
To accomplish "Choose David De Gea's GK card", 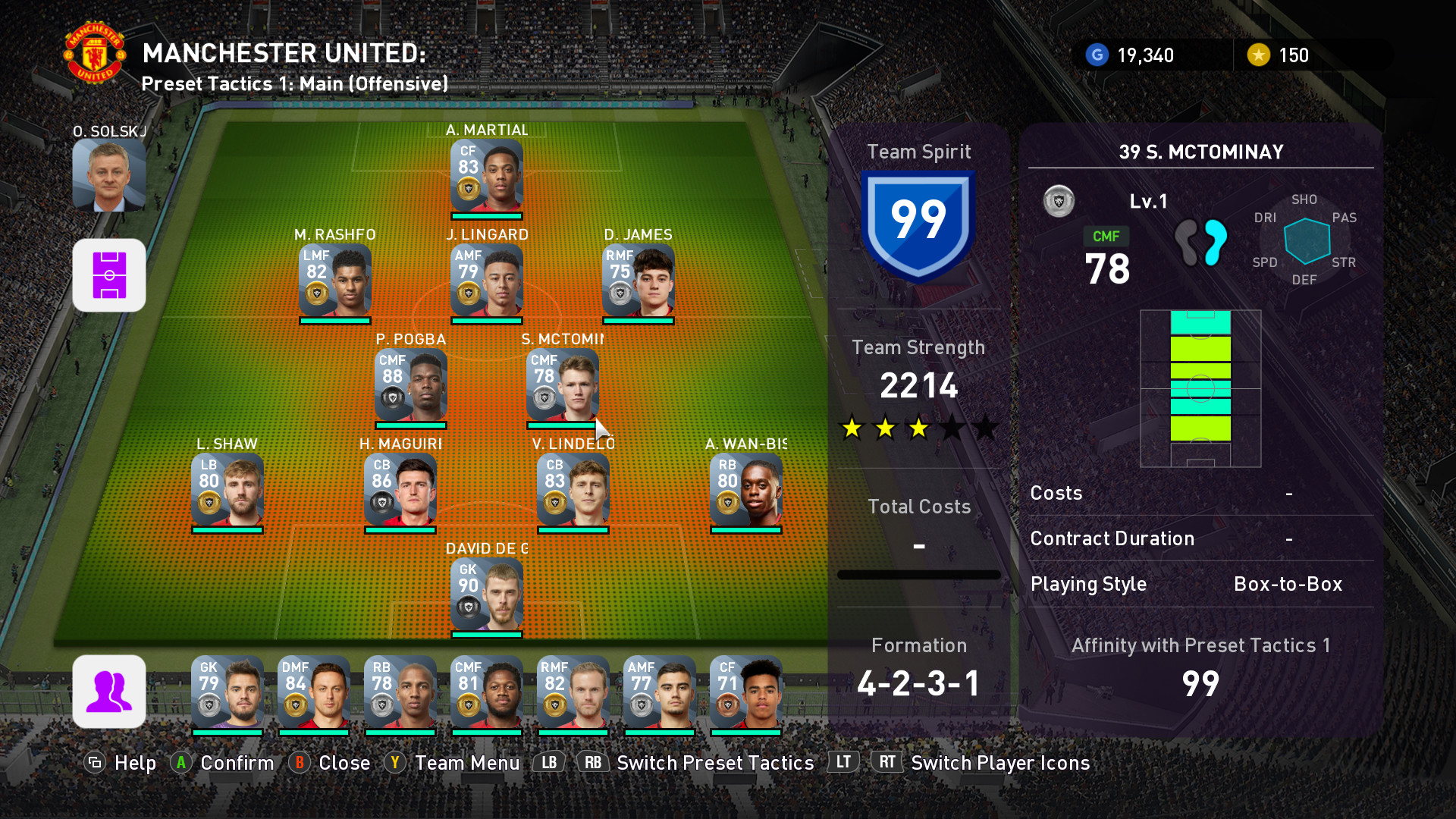I will [486, 595].
